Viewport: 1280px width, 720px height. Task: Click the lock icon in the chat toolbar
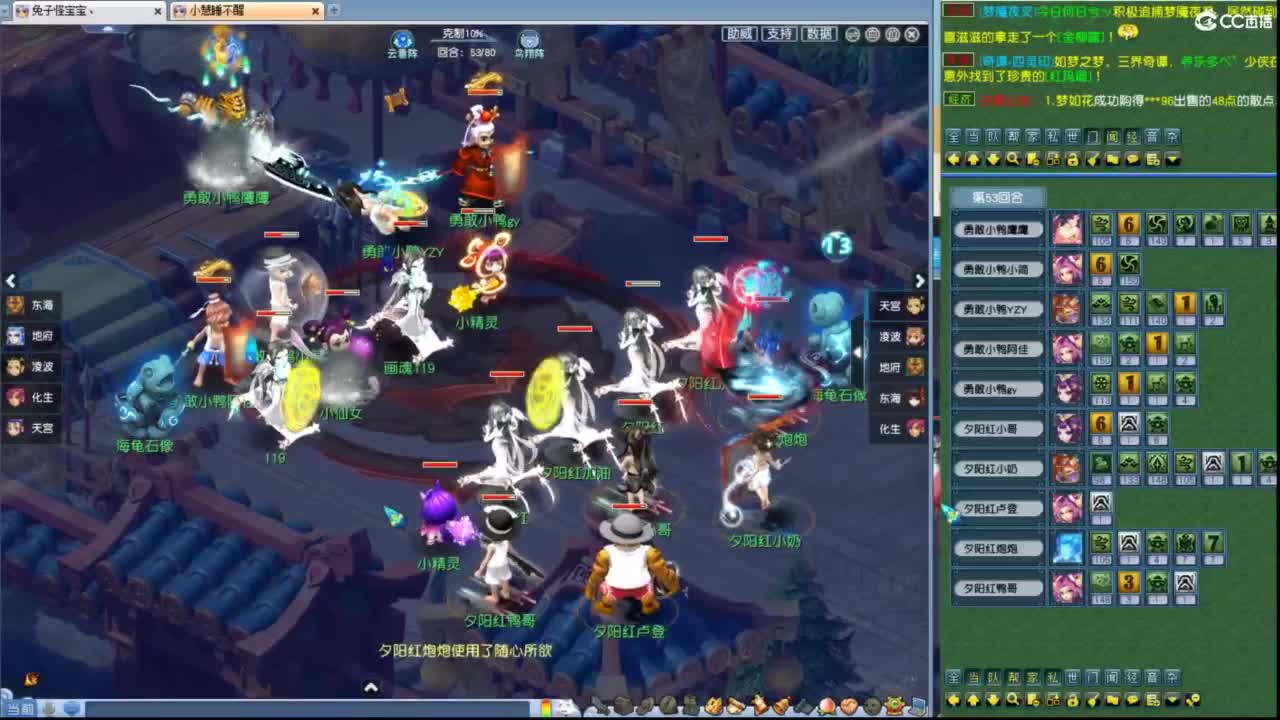pyautogui.click(x=1072, y=158)
